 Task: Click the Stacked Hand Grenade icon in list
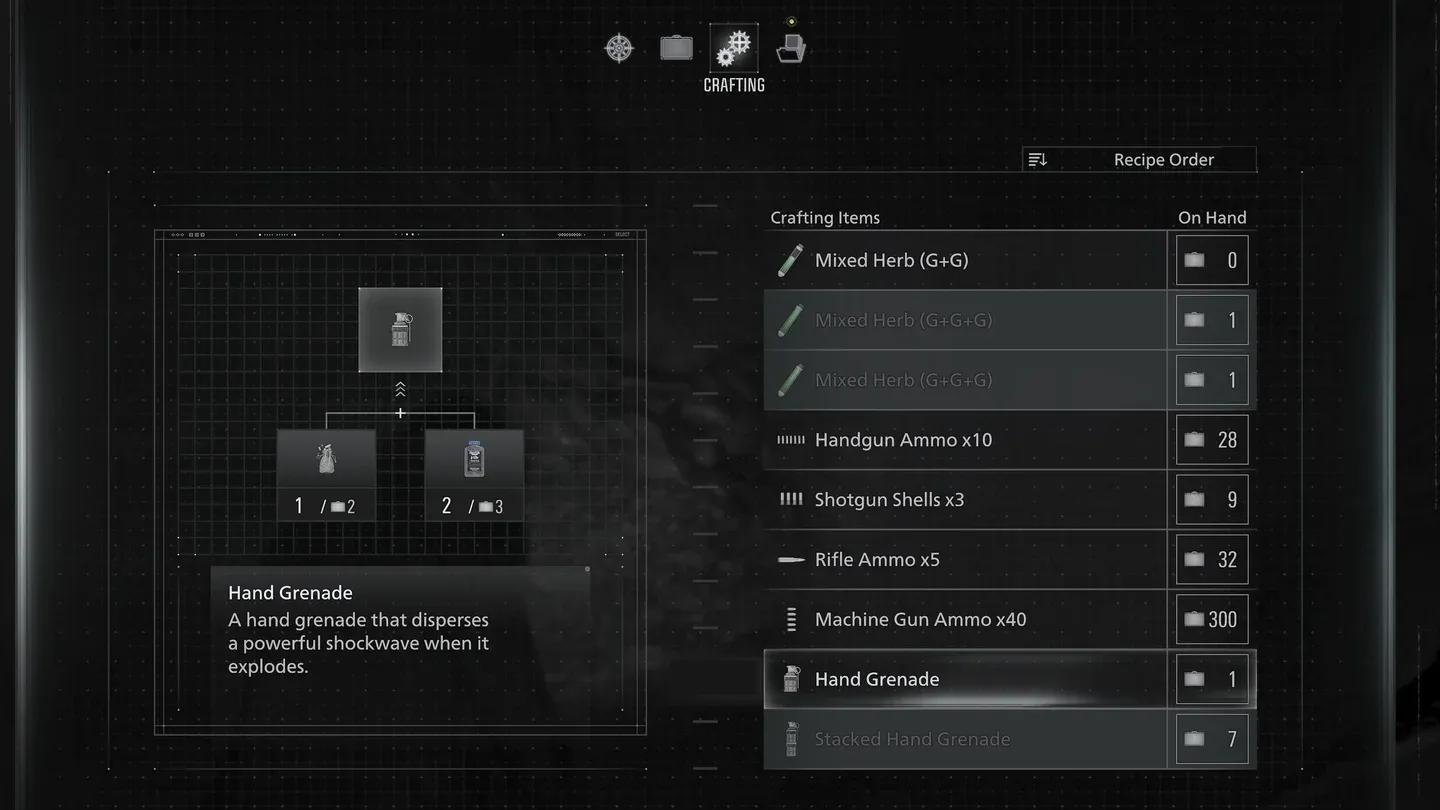(x=791, y=738)
